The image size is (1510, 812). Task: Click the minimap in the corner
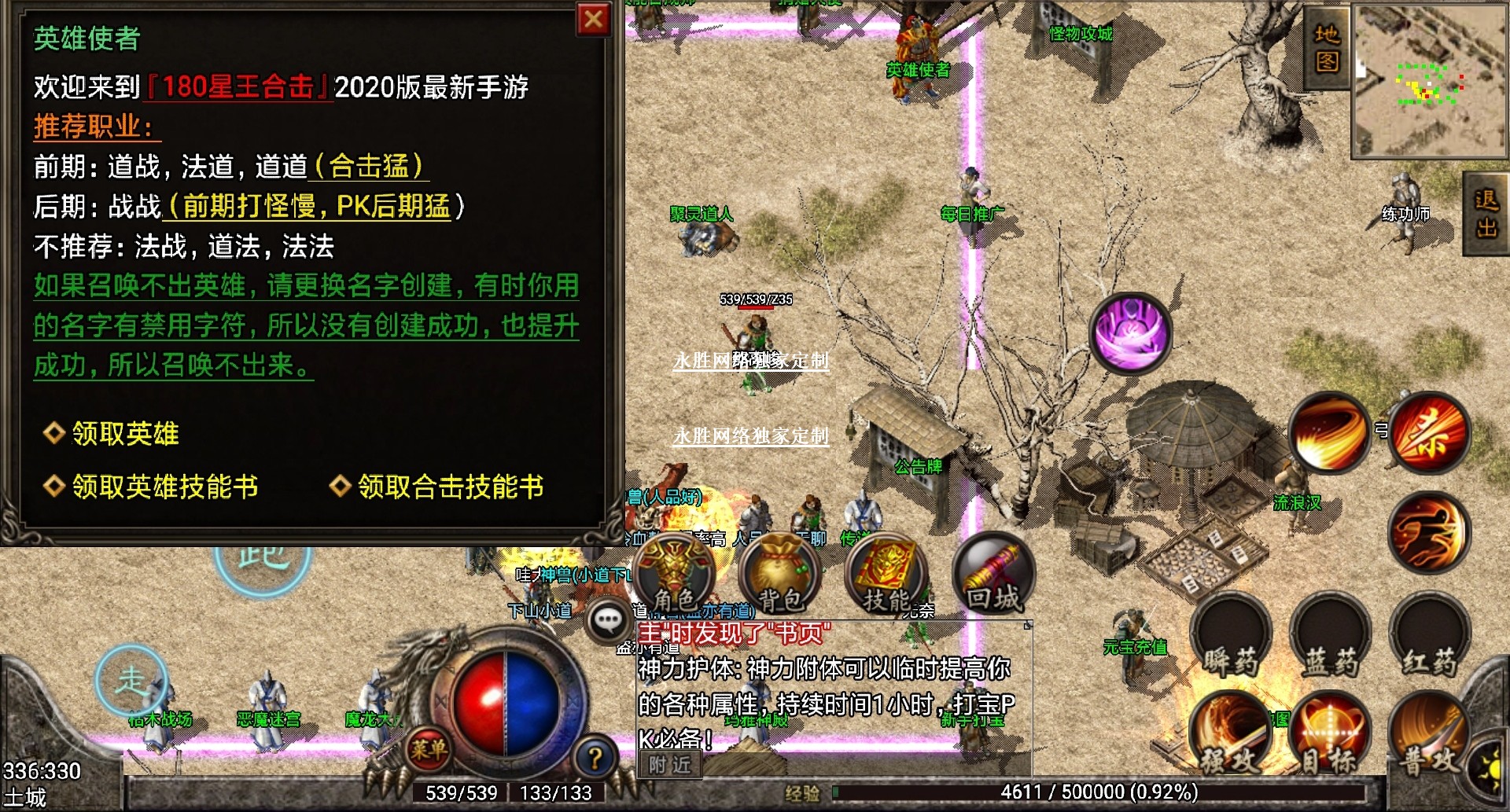(x=1429, y=80)
